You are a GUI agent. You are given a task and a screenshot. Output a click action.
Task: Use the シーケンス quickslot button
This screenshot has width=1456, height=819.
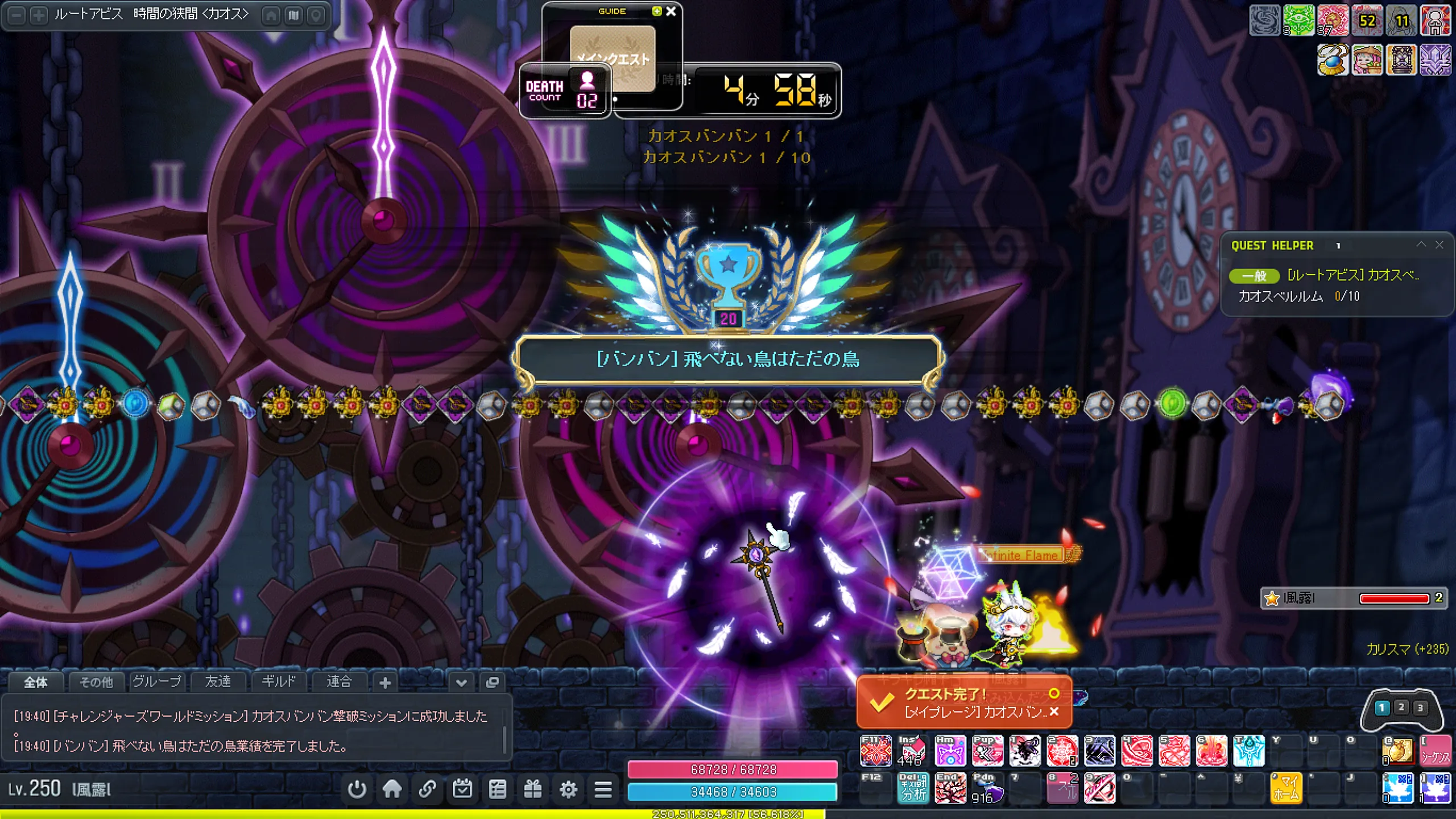1435,752
